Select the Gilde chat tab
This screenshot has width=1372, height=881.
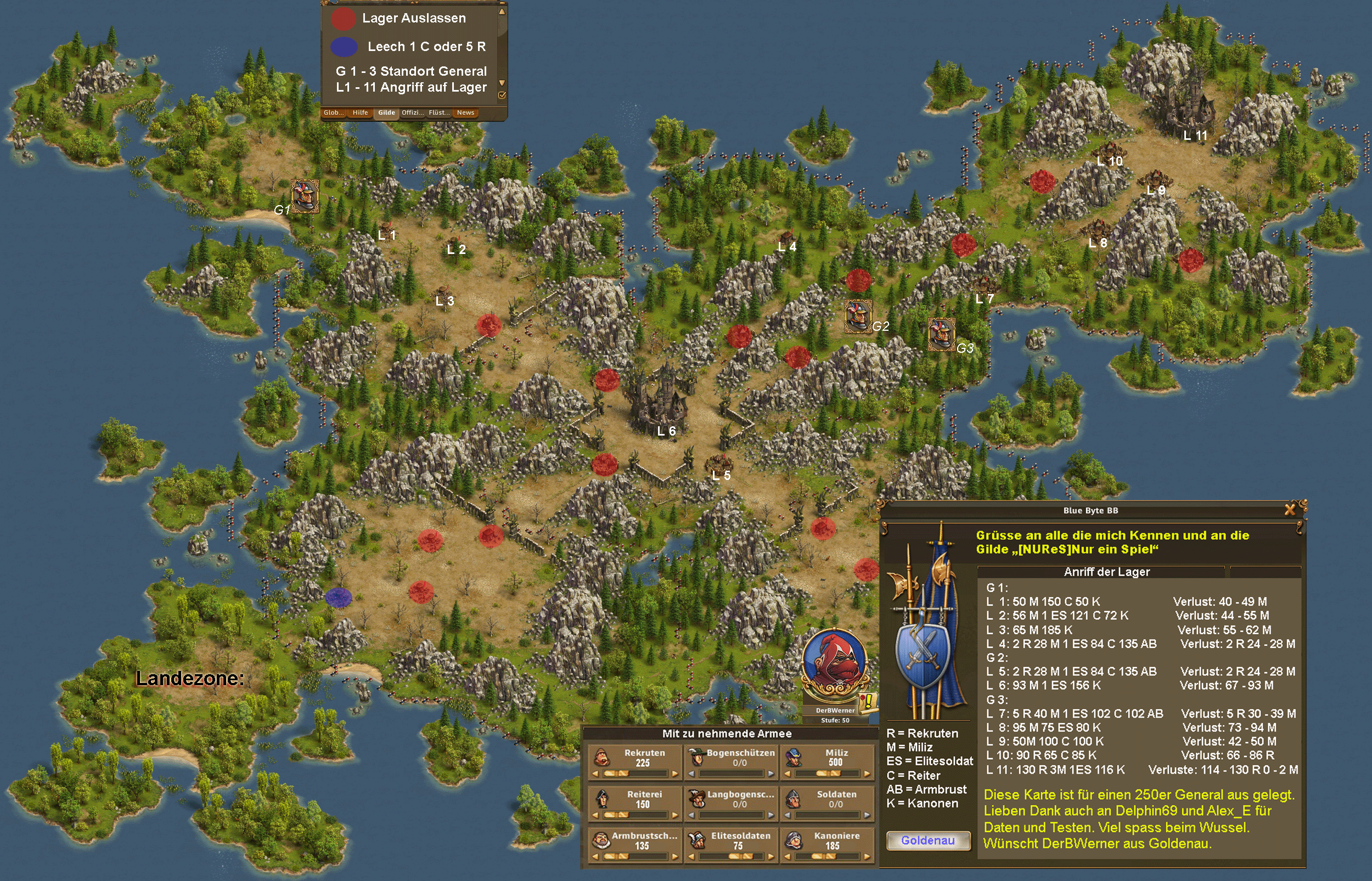[386, 112]
